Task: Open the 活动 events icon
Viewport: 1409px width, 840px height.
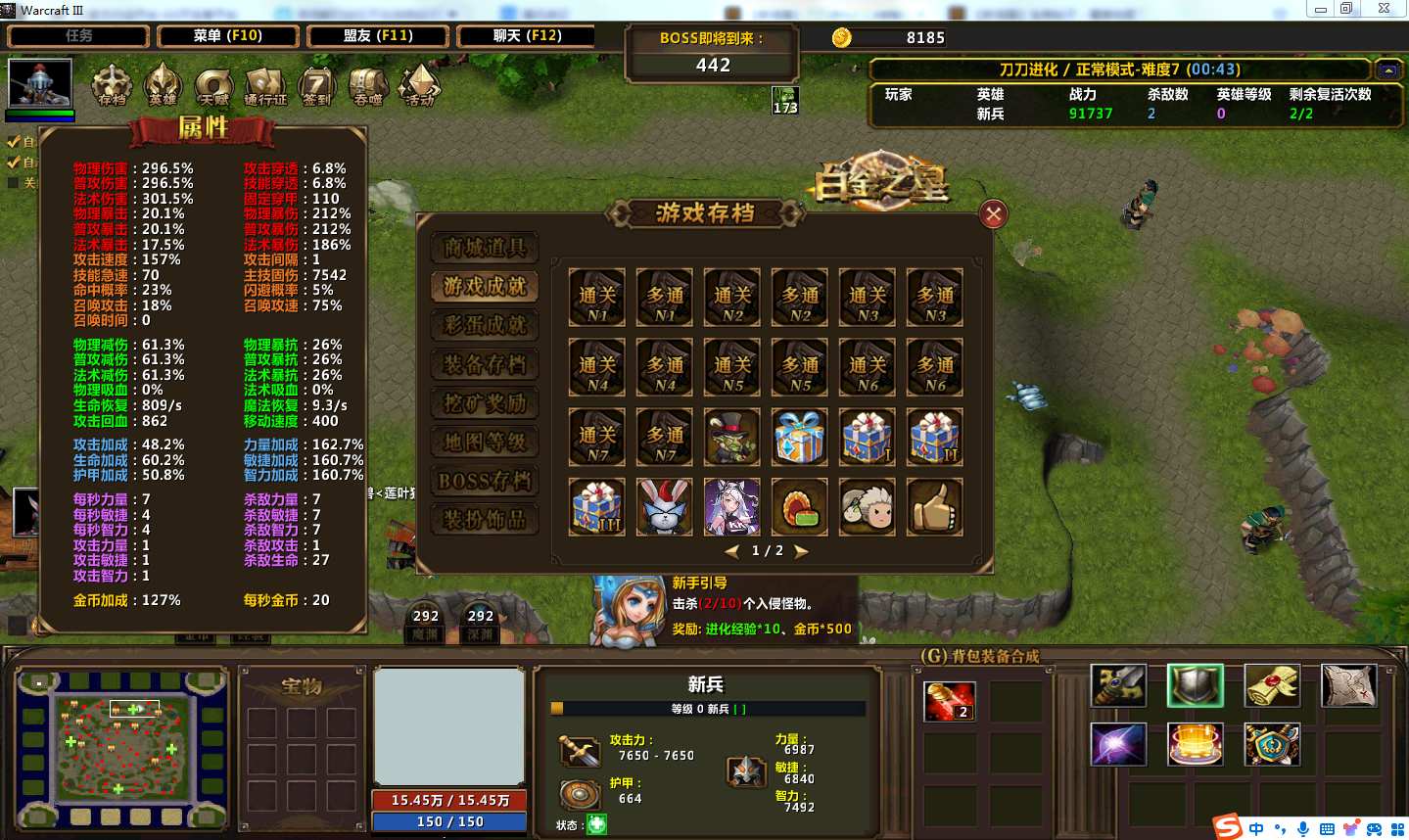Action: pos(419,85)
